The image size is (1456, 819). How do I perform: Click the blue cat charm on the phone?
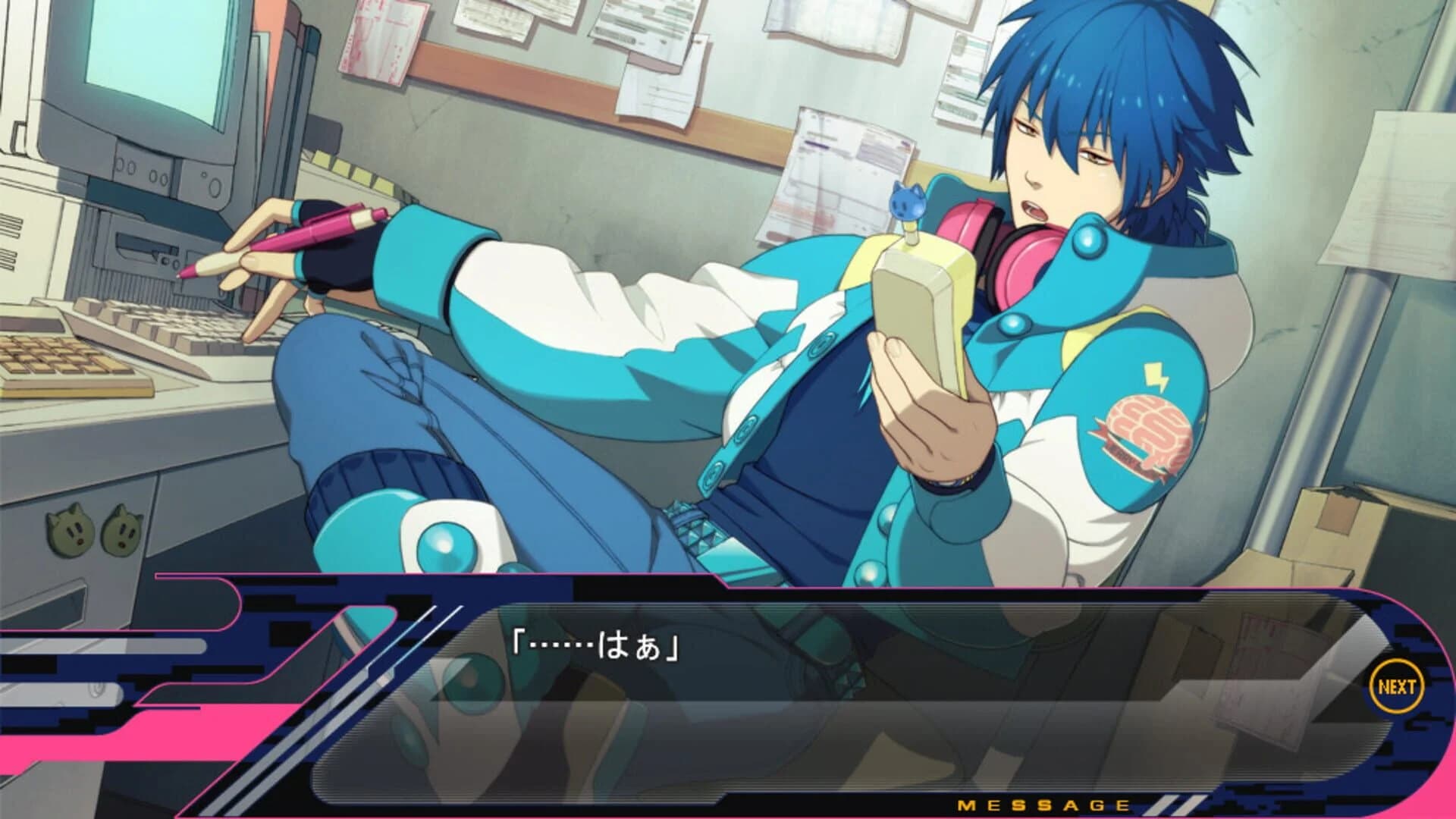coord(907,203)
